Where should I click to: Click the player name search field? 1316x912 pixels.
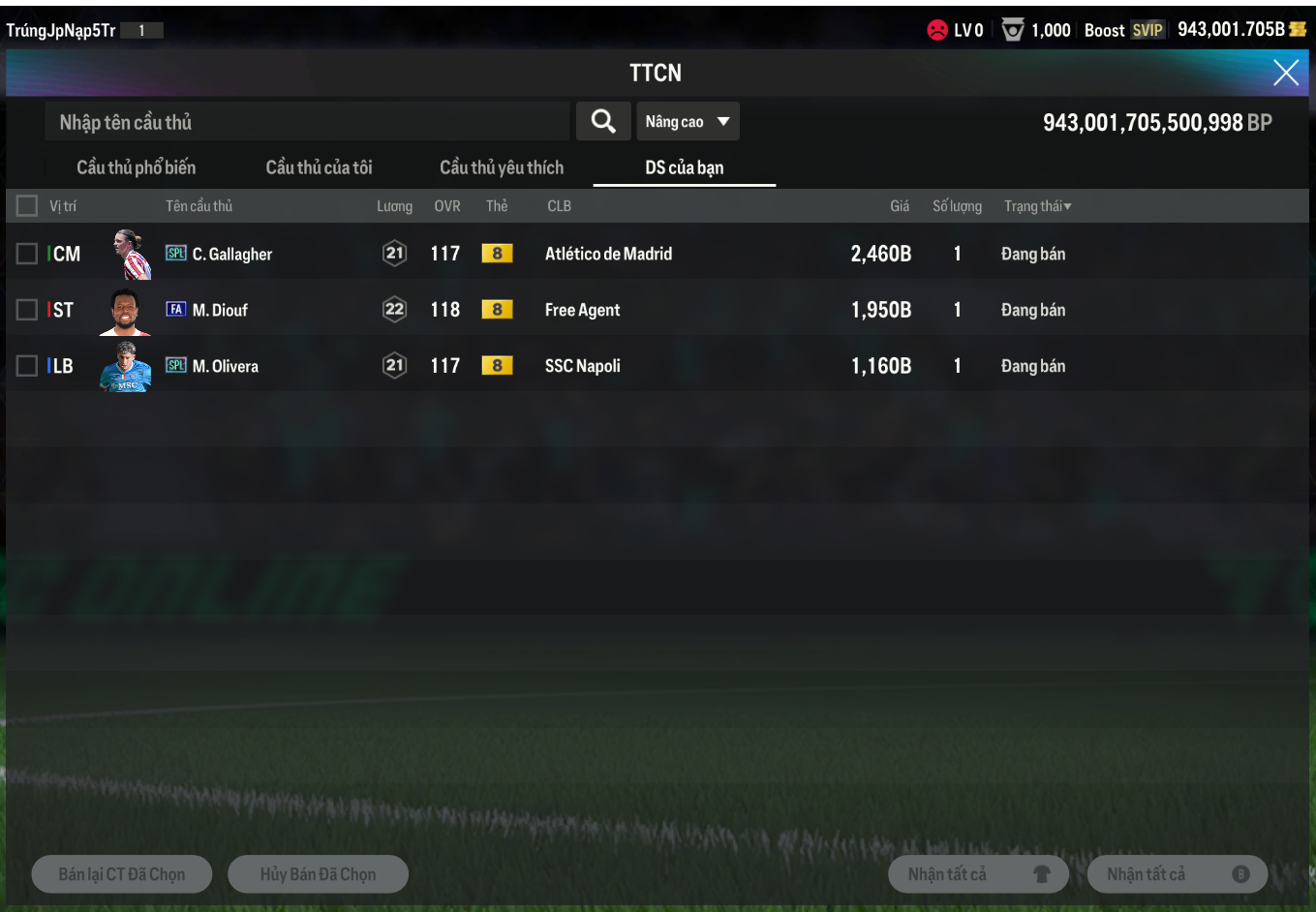[306, 122]
